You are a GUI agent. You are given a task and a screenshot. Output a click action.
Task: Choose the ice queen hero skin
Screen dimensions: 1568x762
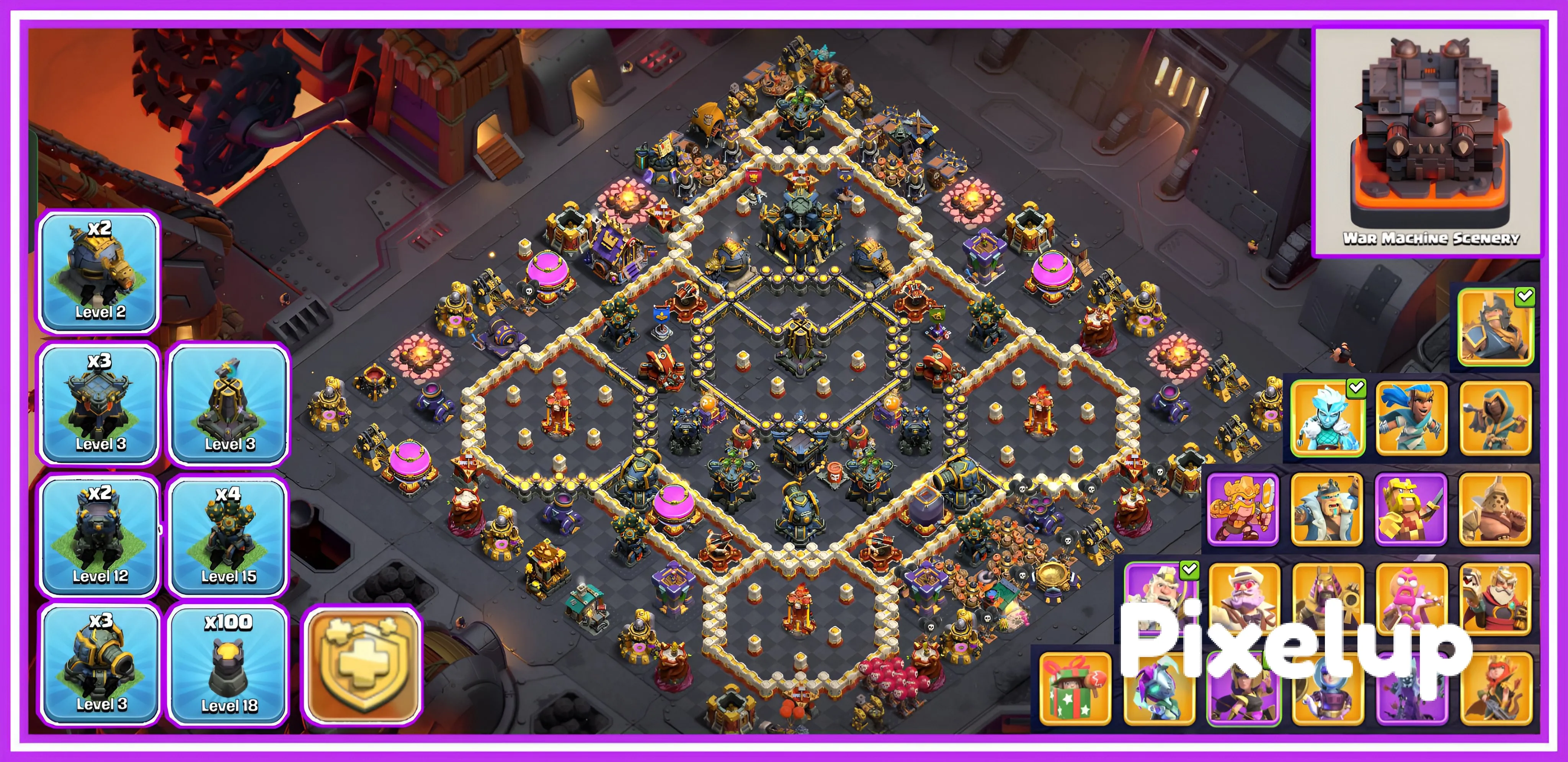[x=1327, y=418]
